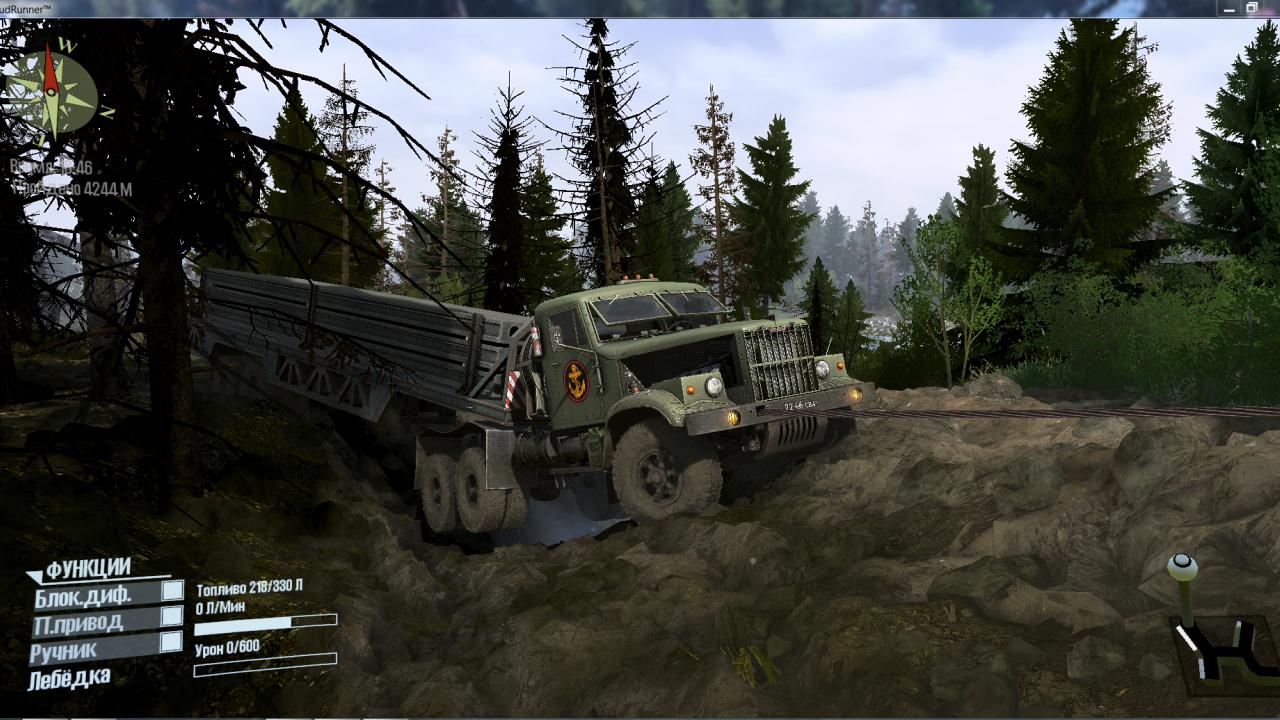The width and height of the screenshot is (1280, 720).
Task: Toggle the Ручник handbrake checkbox
Action: tap(172, 642)
